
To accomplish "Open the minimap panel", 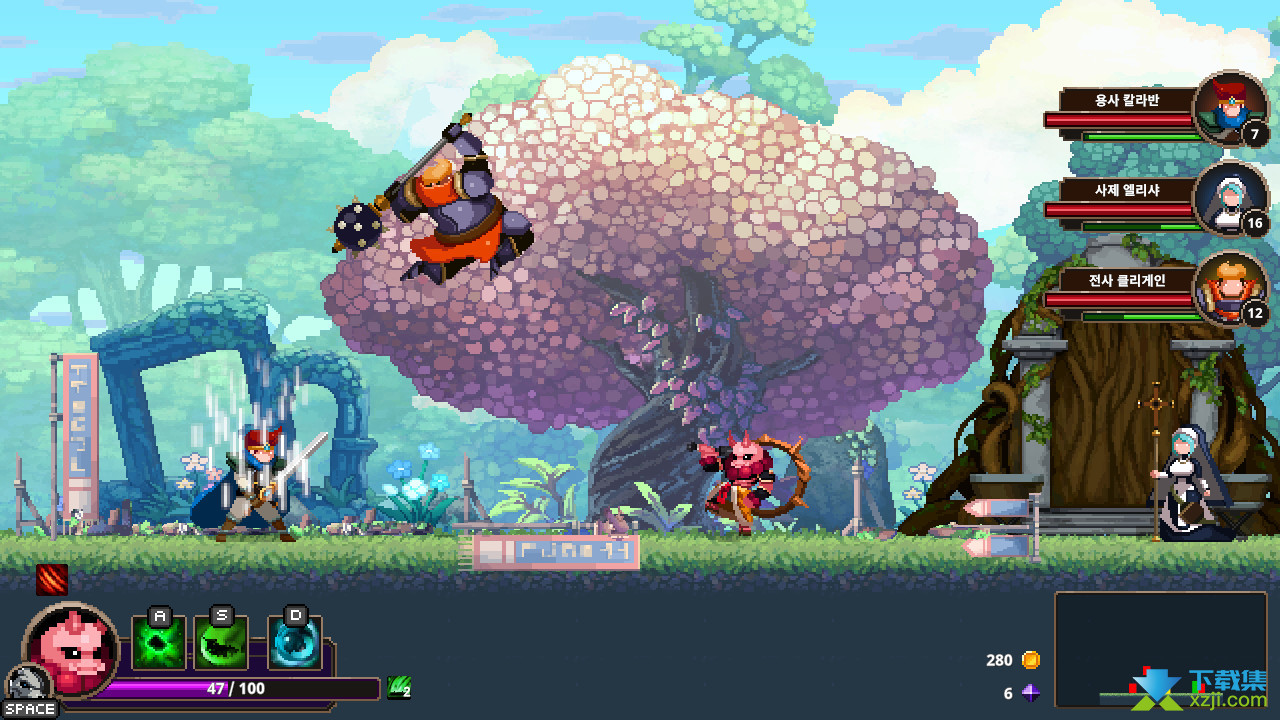I will [1160, 649].
